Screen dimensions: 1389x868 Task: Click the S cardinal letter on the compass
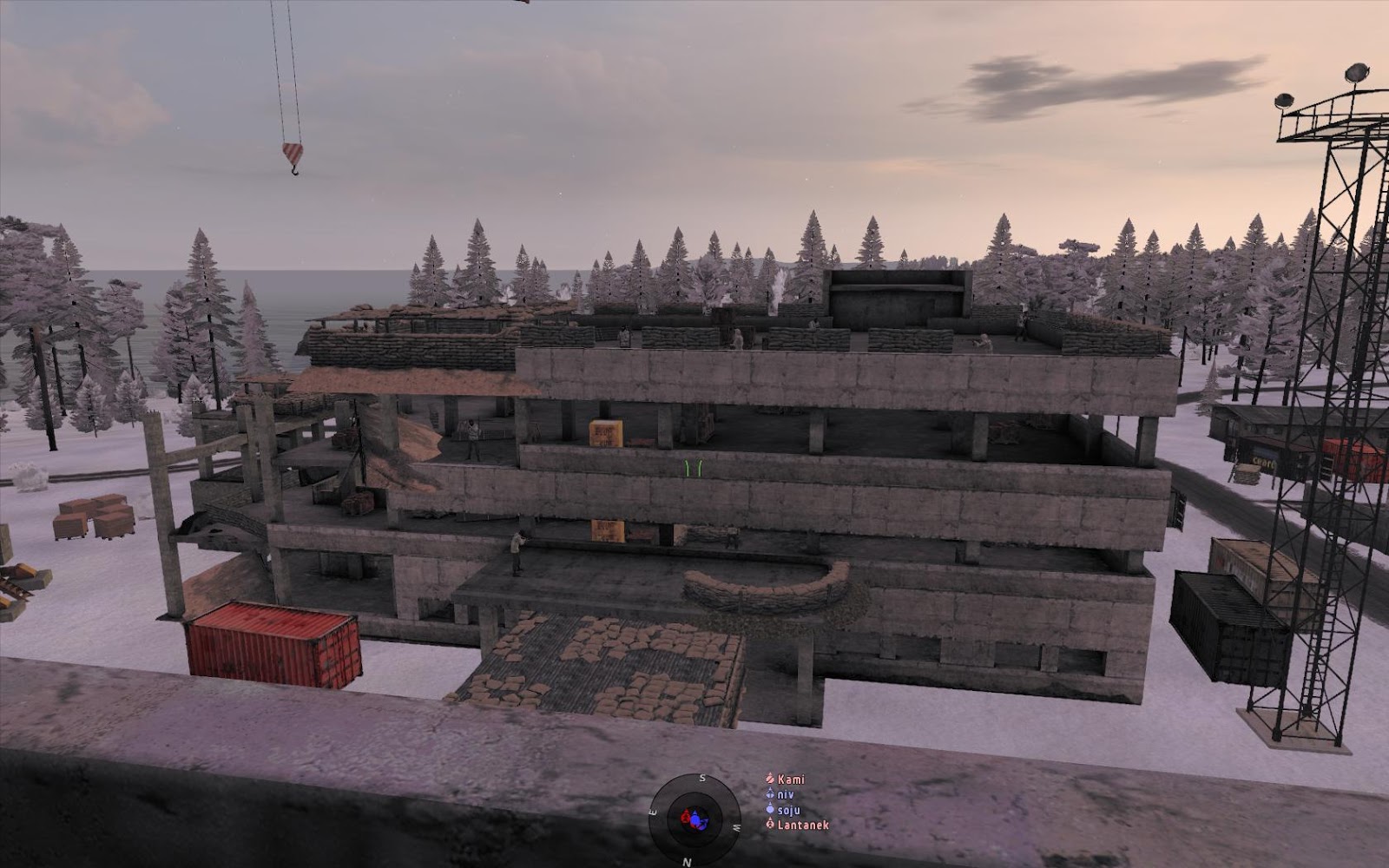click(701, 778)
